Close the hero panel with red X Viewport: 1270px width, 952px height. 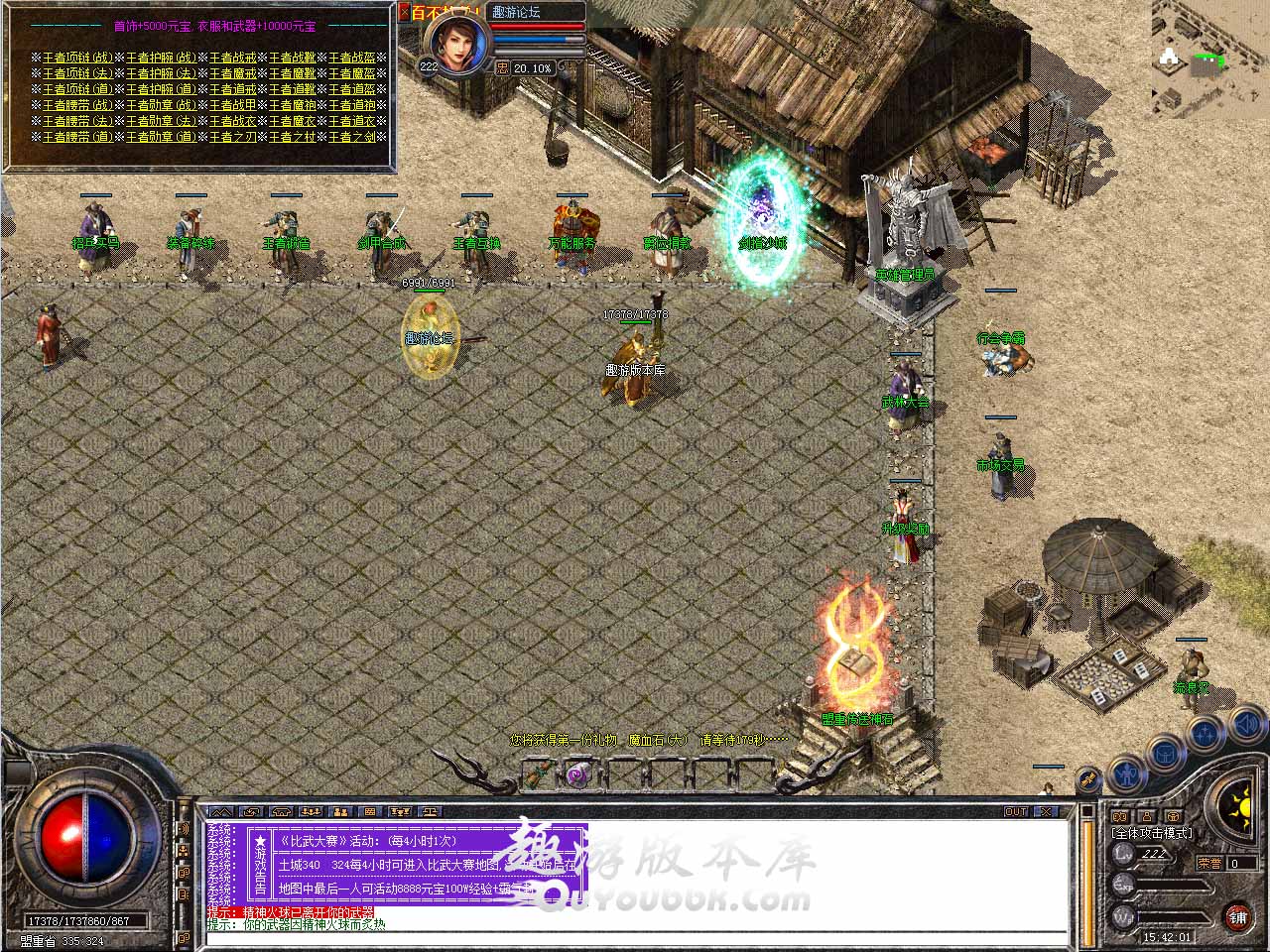(404, 13)
